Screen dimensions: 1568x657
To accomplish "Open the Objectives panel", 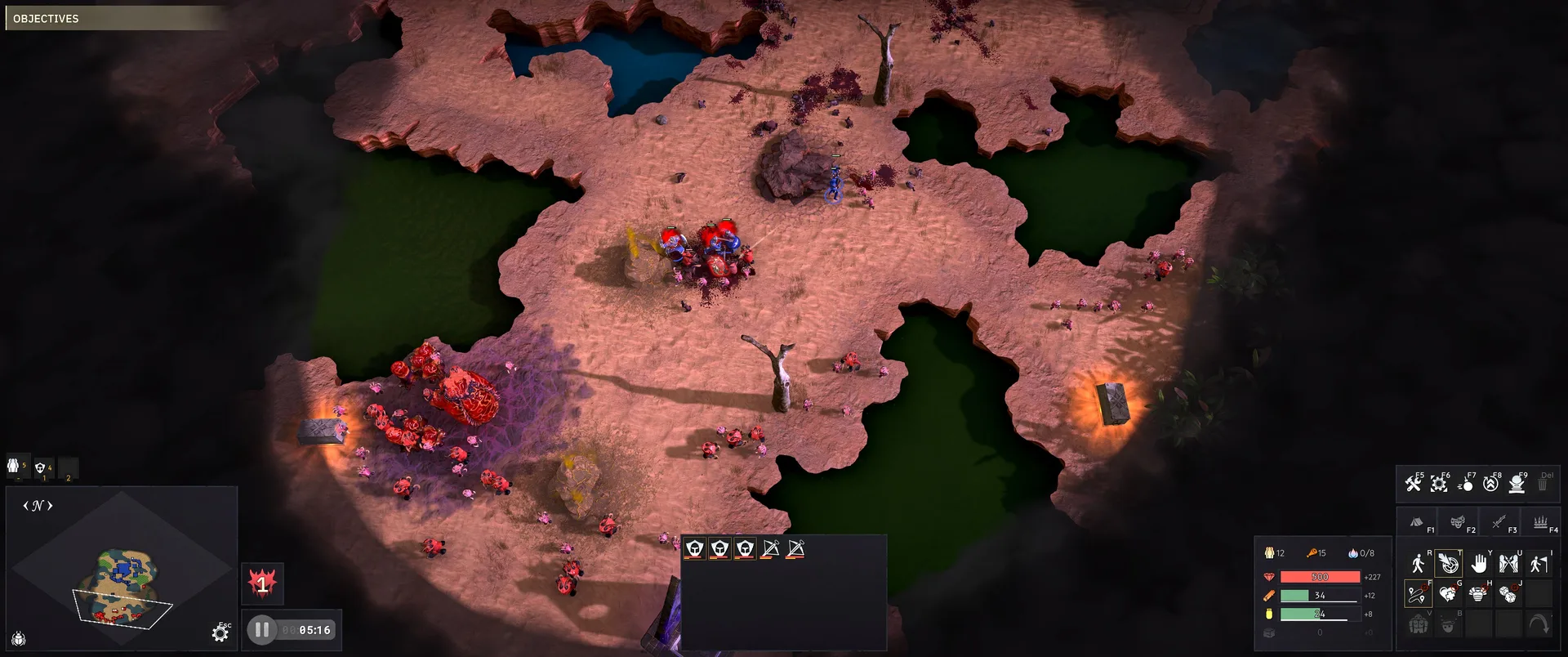I will pyautogui.click(x=47, y=18).
